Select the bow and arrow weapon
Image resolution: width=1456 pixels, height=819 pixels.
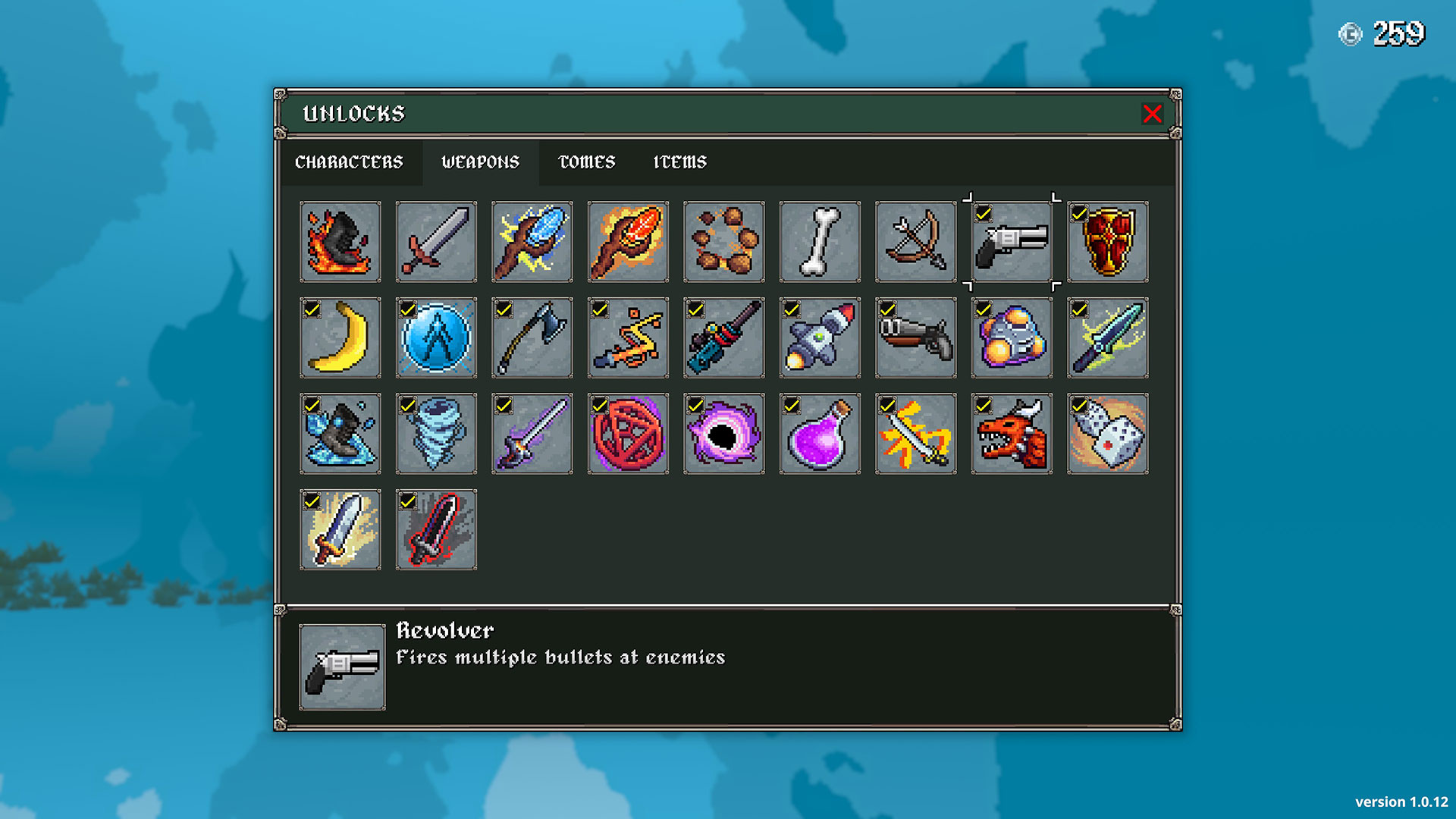915,242
